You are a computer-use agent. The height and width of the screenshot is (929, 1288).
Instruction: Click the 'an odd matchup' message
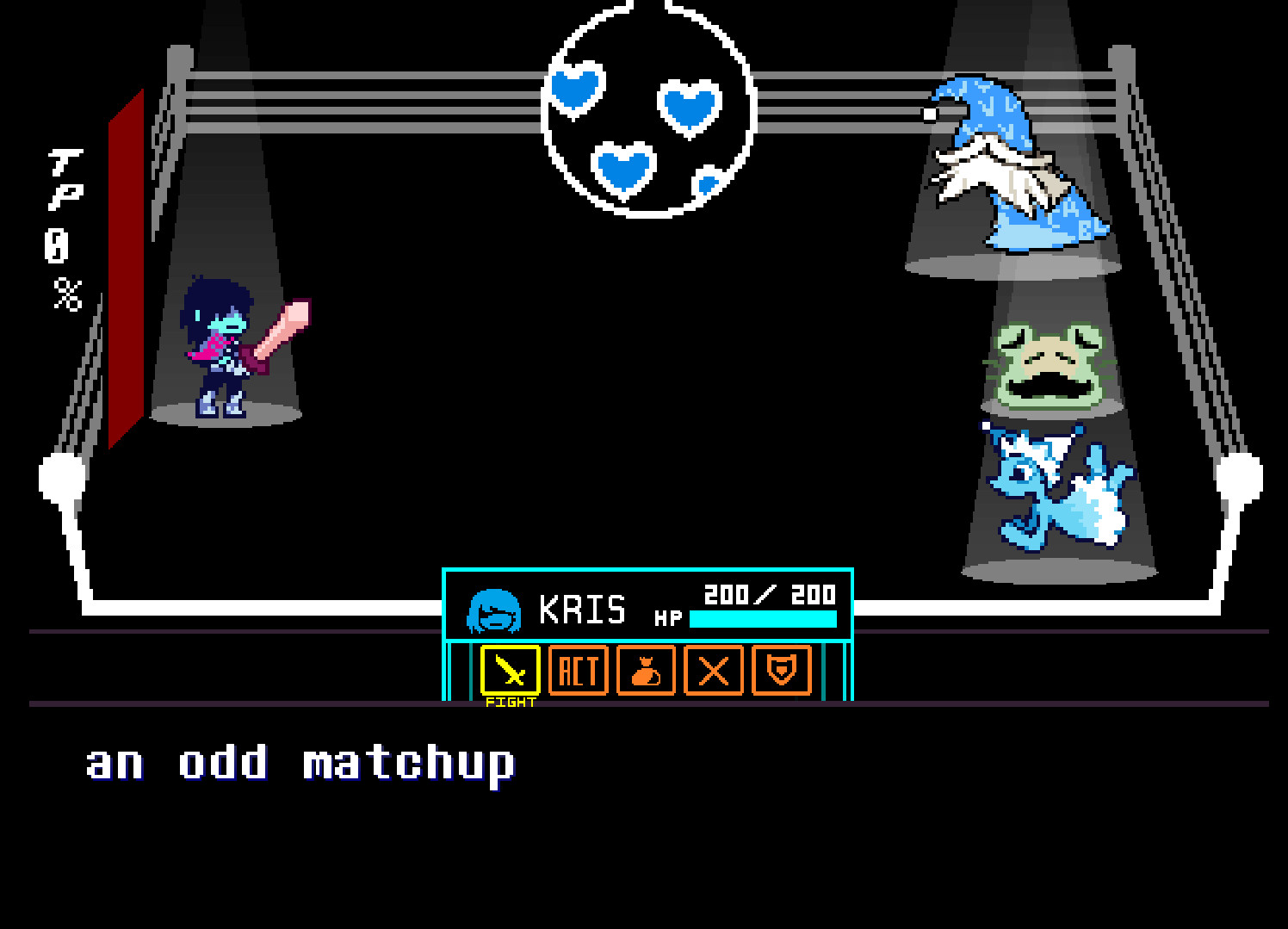[x=300, y=762]
